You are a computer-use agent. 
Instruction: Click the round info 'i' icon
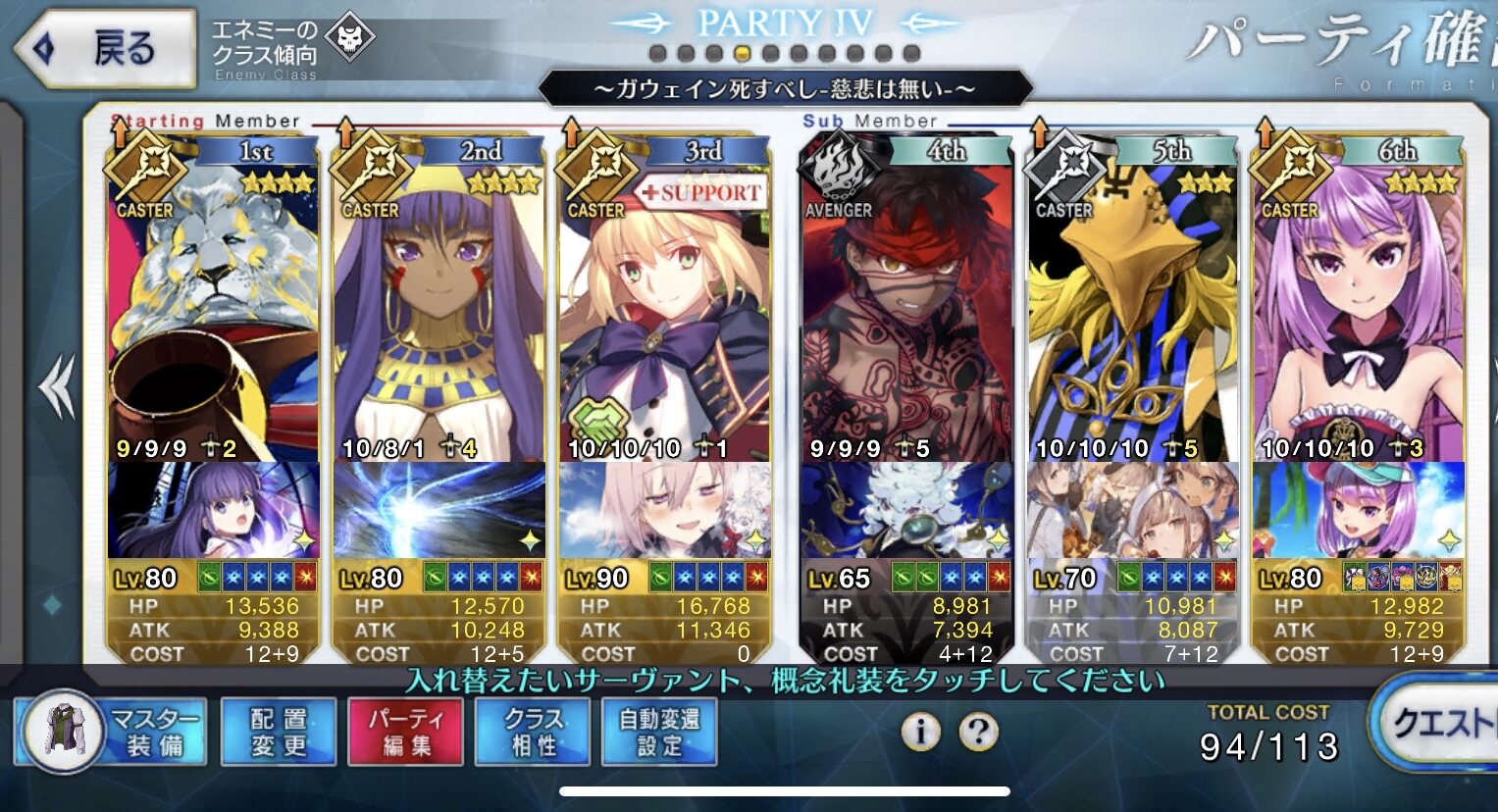pyautogui.click(x=920, y=731)
